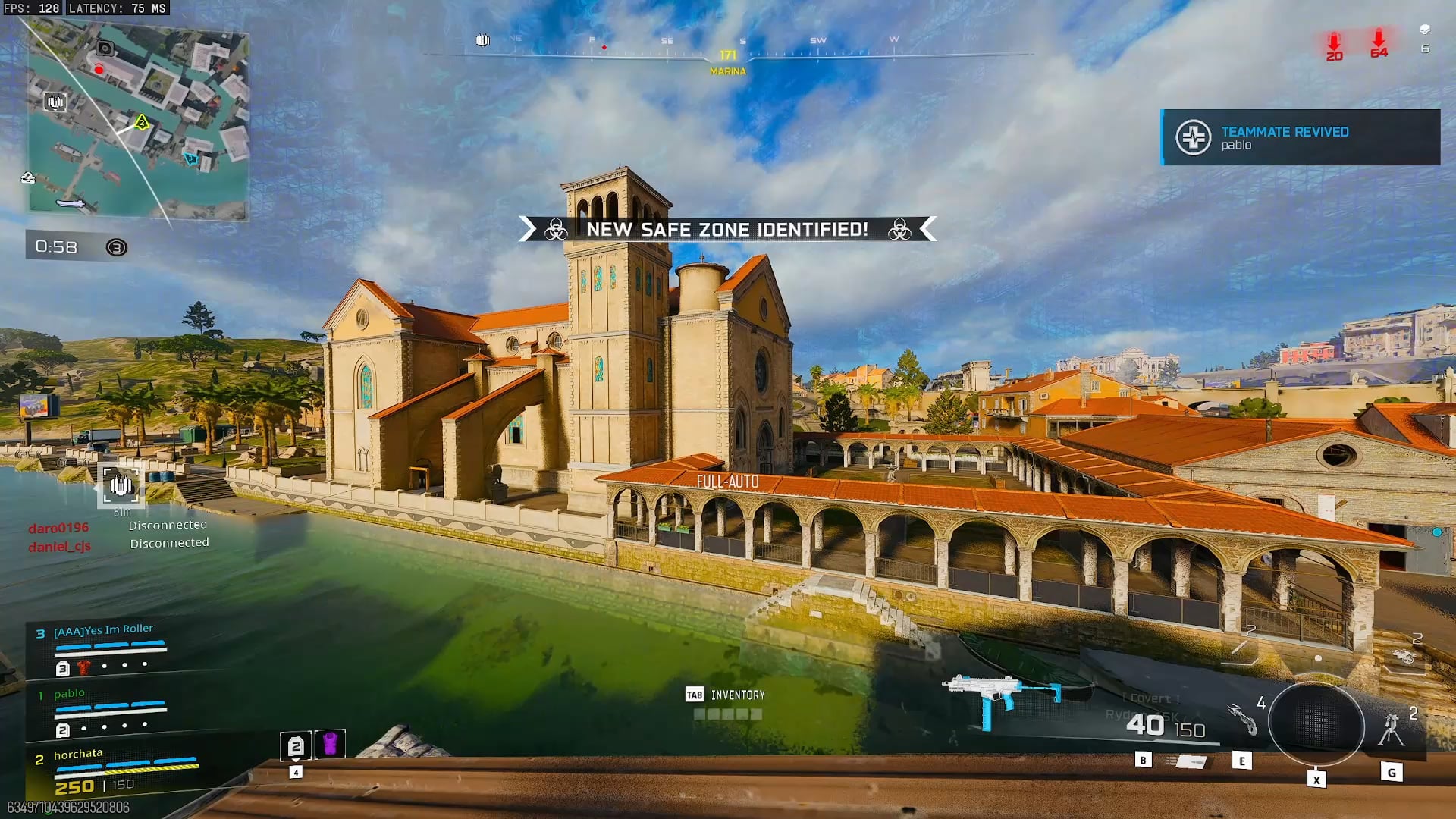Click the yellow squad marker on minimap
The width and height of the screenshot is (1456, 819).
point(142,122)
